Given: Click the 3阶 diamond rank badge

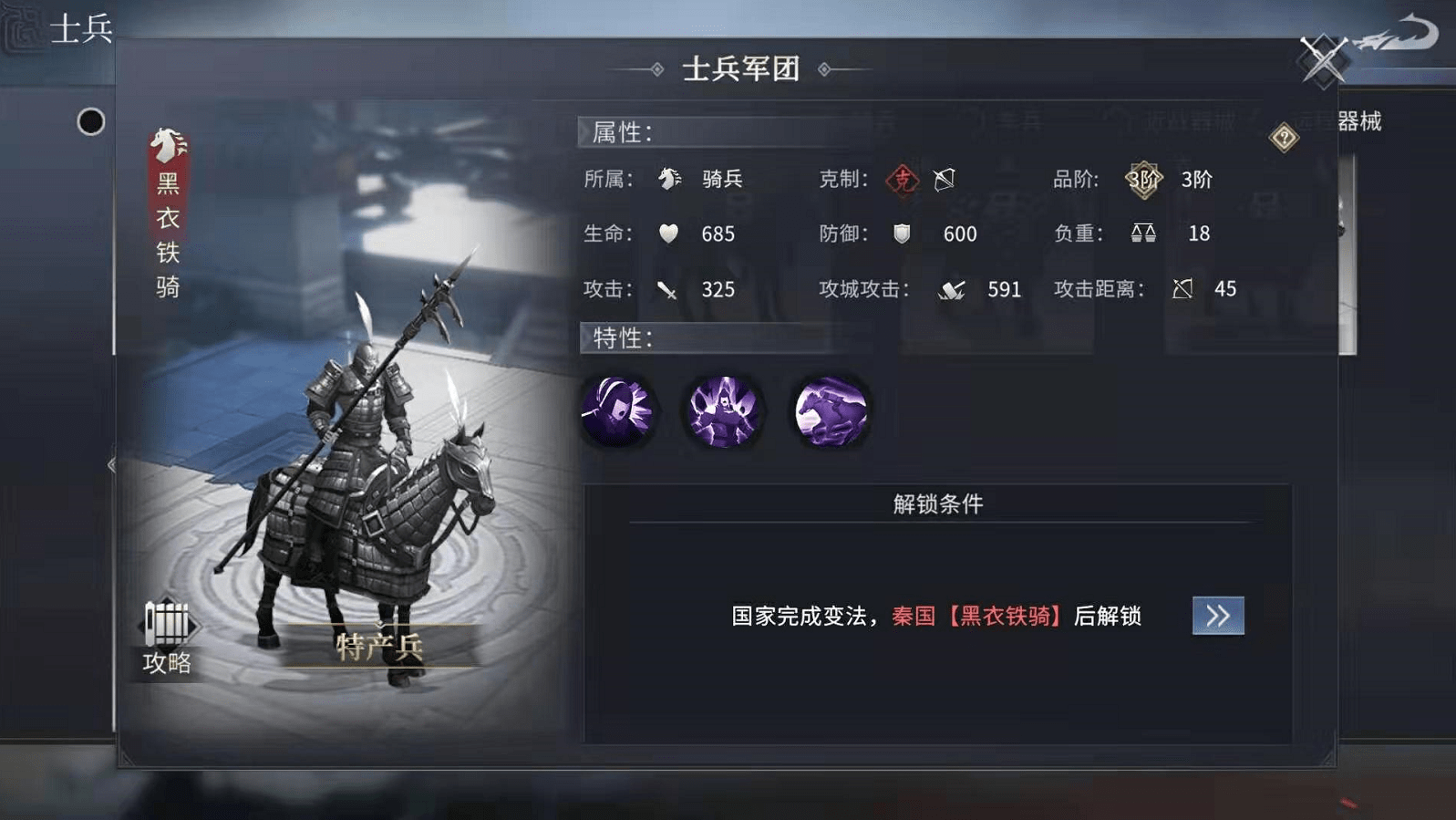Looking at the screenshot, I should 1141,180.
